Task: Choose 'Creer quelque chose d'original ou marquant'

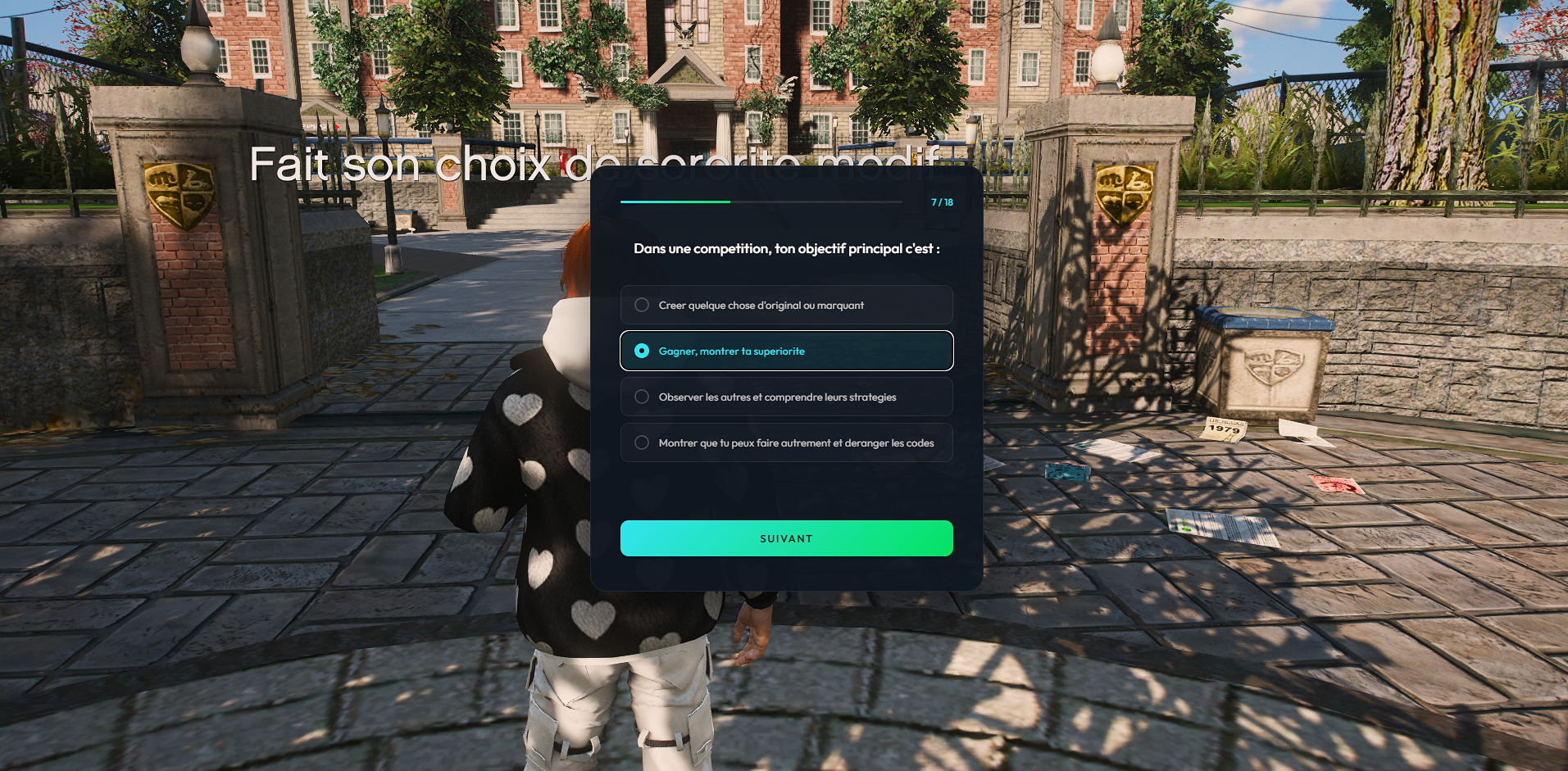Action: [785, 305]
